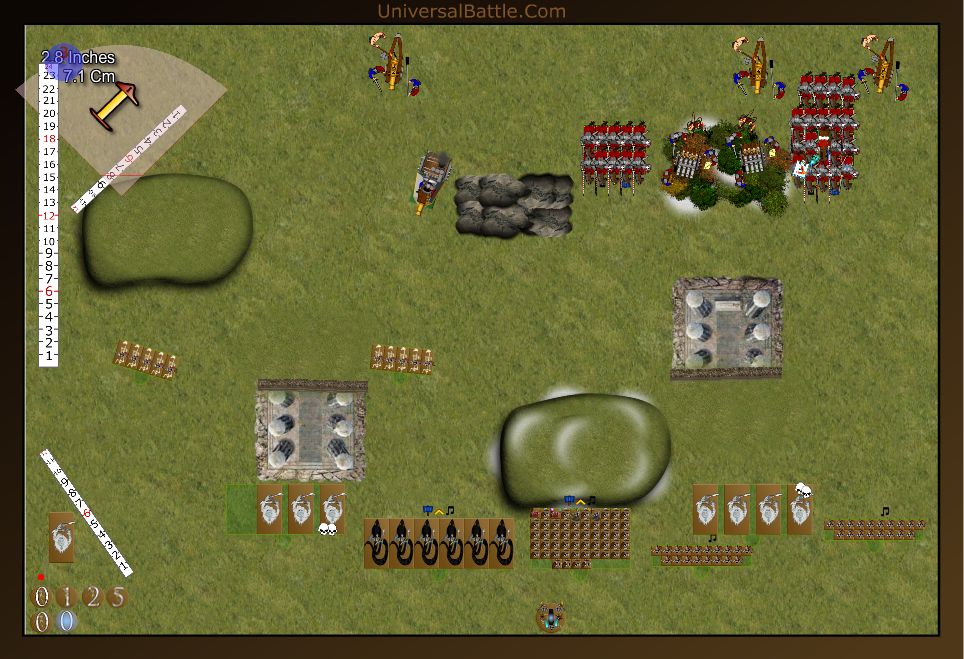
Task: Select the yellow measuring arrow tool
Action: (113, 104)
